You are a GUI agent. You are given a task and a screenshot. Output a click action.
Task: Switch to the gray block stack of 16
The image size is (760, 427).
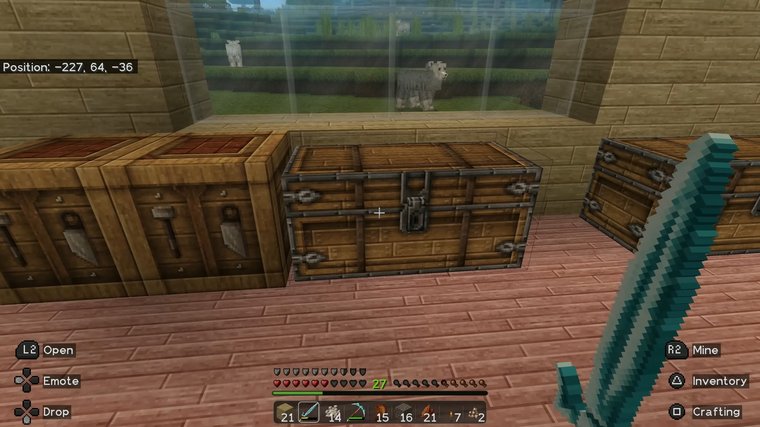405,412
